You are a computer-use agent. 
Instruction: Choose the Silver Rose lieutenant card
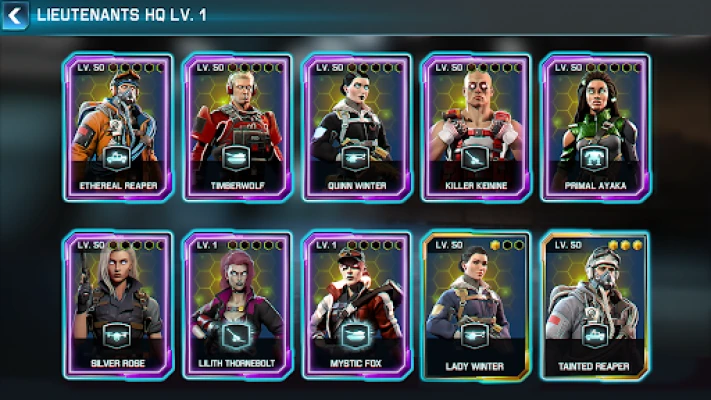pyautogui.click(x=118, y=305)
